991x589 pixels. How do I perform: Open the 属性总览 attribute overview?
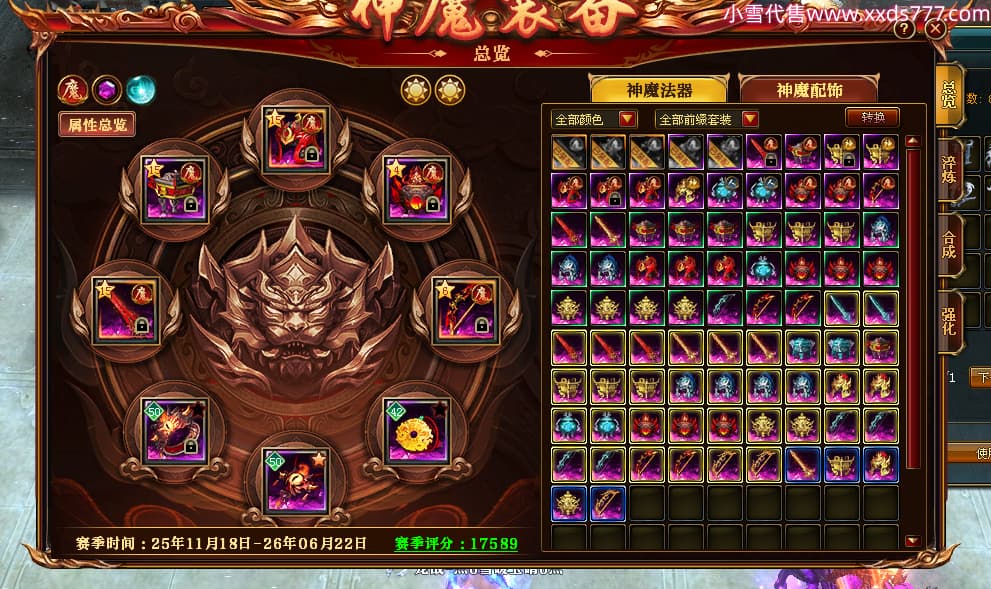[x=97, y=124]
